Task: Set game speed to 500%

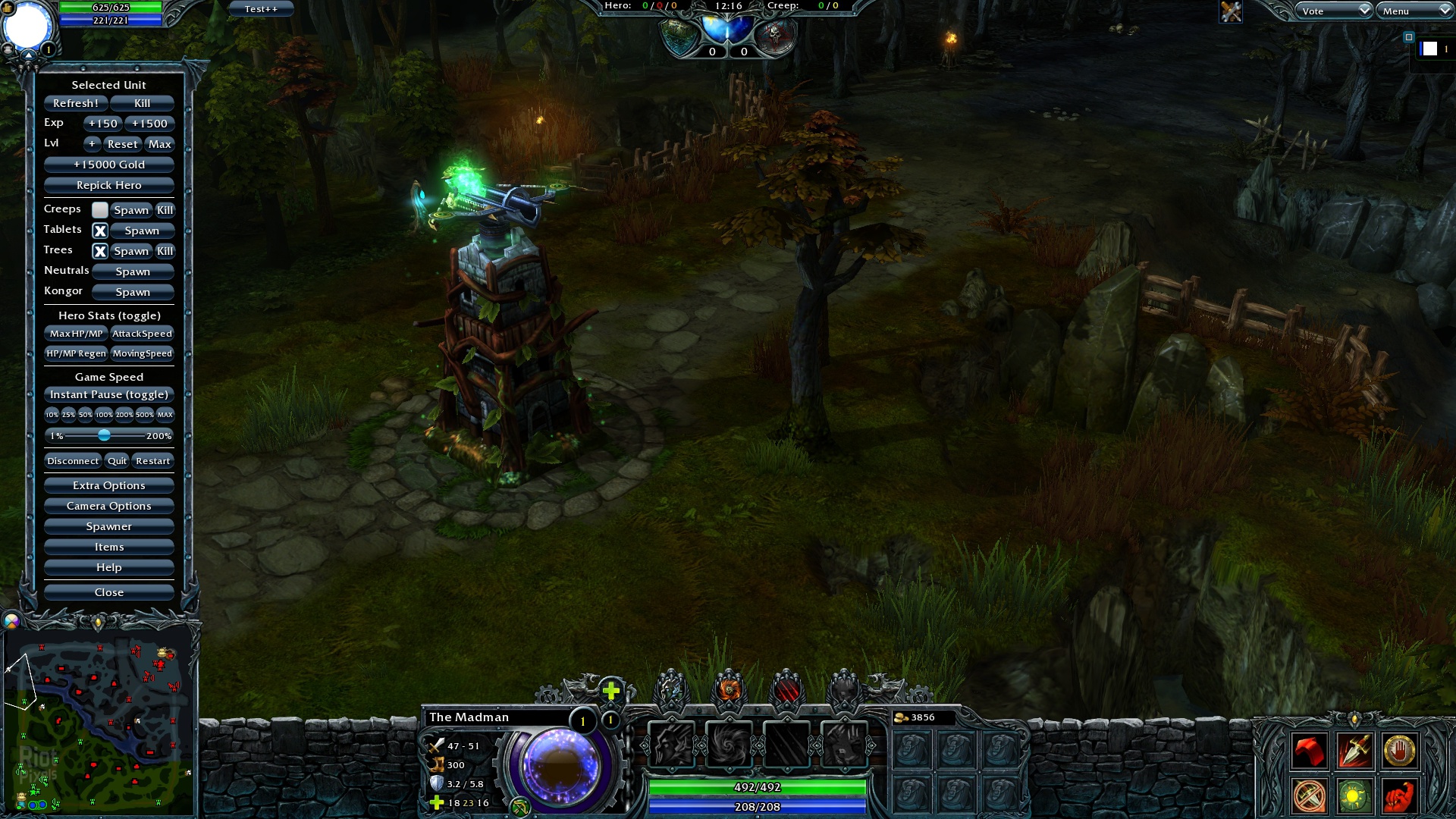Action: coord(145,415)
